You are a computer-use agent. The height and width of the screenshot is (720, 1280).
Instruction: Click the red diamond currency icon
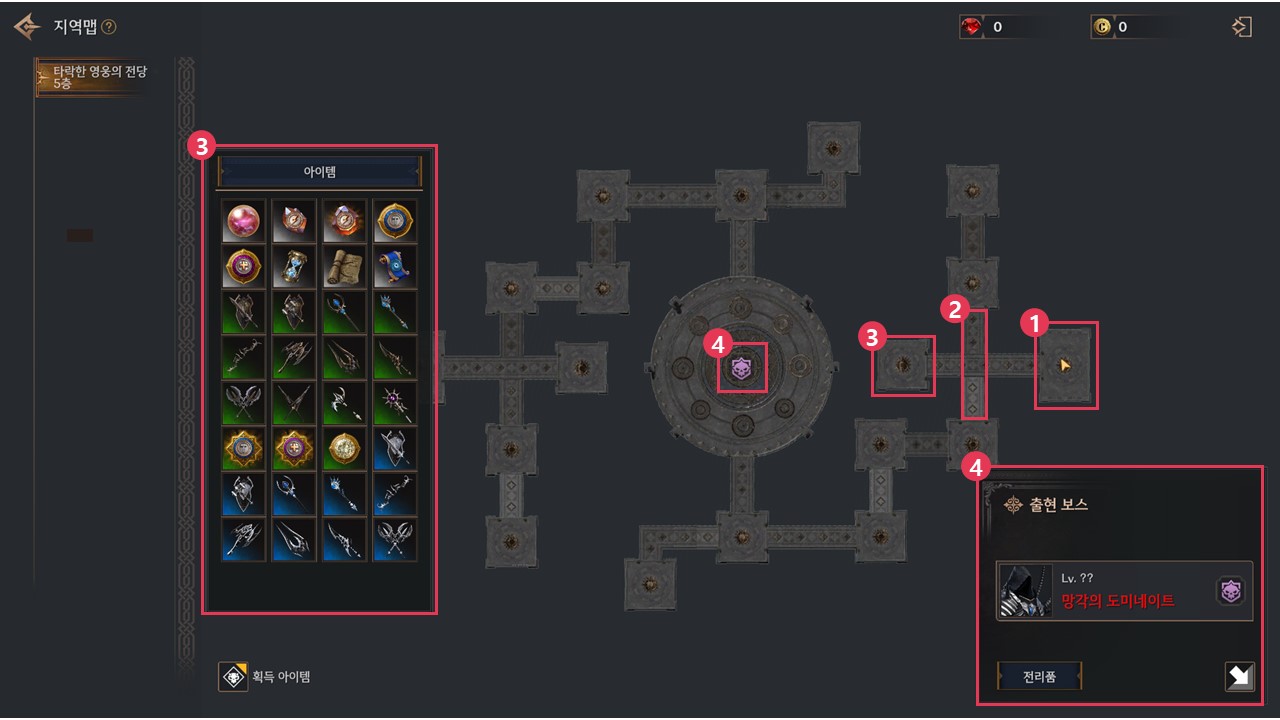971,28
